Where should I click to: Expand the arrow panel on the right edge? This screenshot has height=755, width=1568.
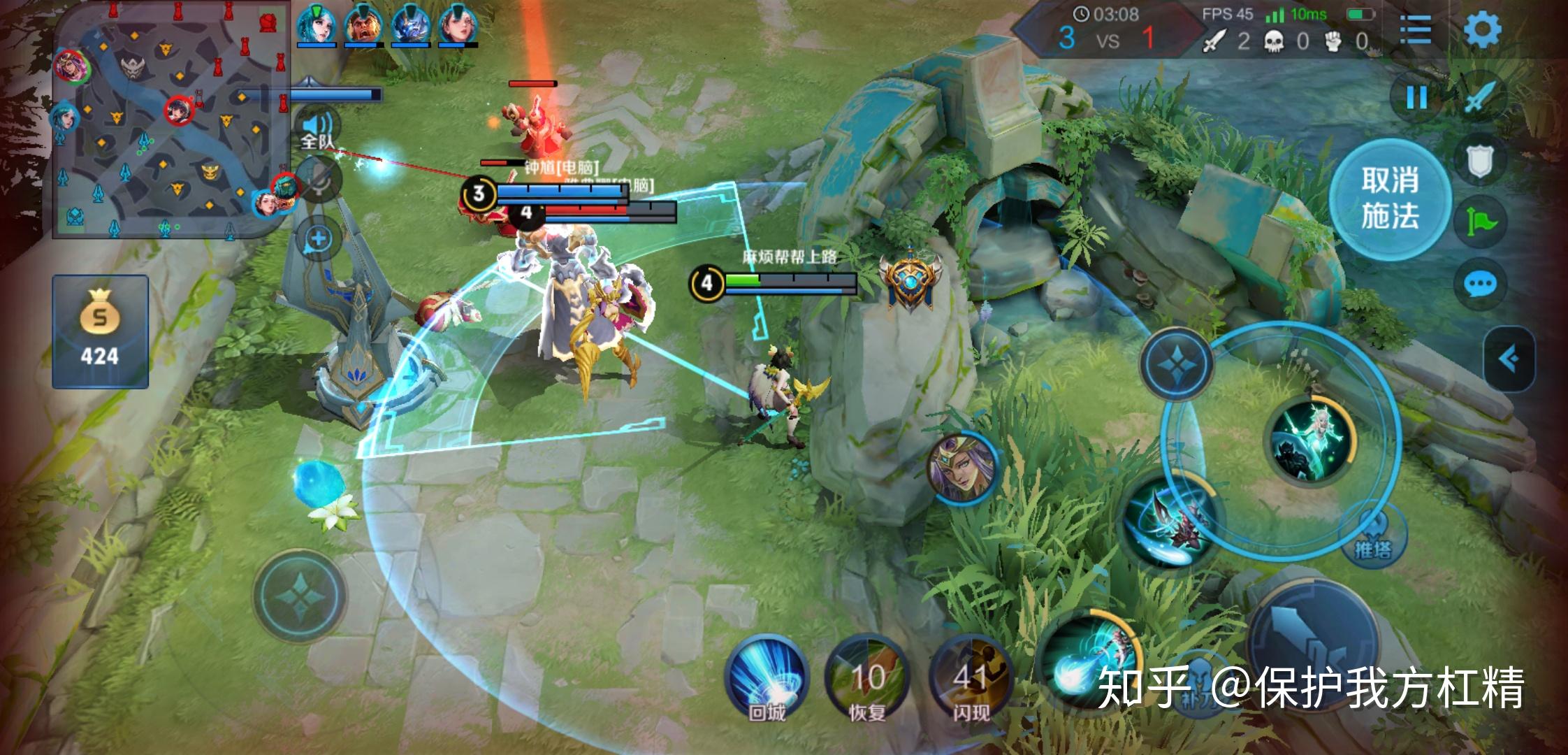coord(1509,359)
